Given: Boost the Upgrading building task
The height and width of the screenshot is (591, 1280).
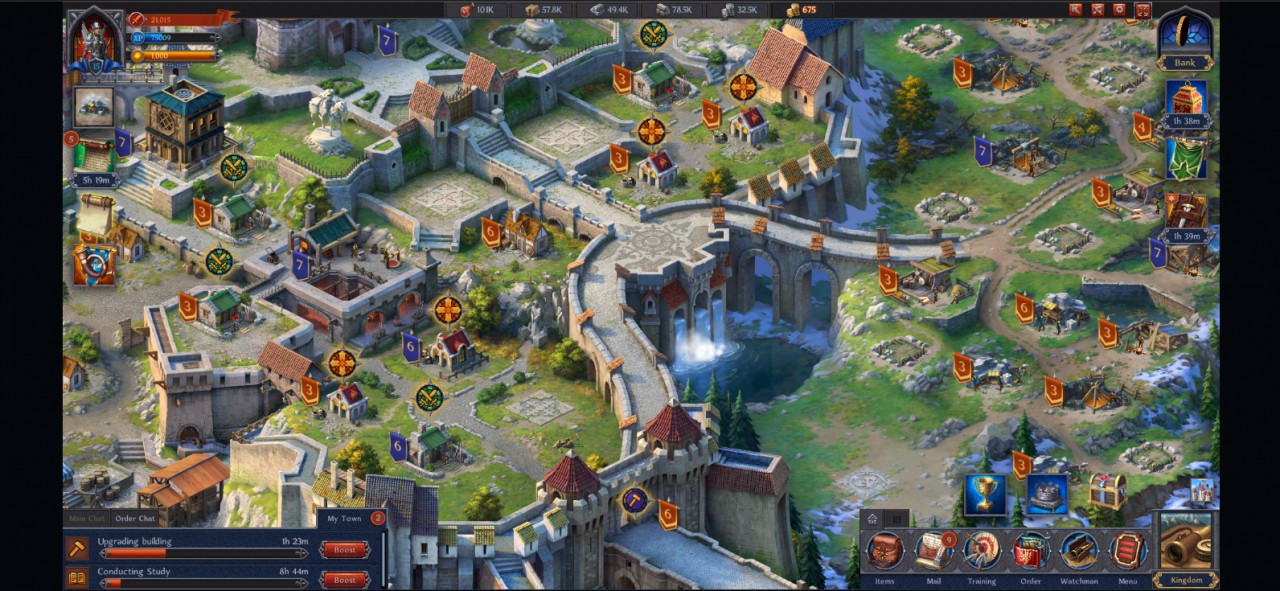Looking at the screenshot, I should point(344,550).
